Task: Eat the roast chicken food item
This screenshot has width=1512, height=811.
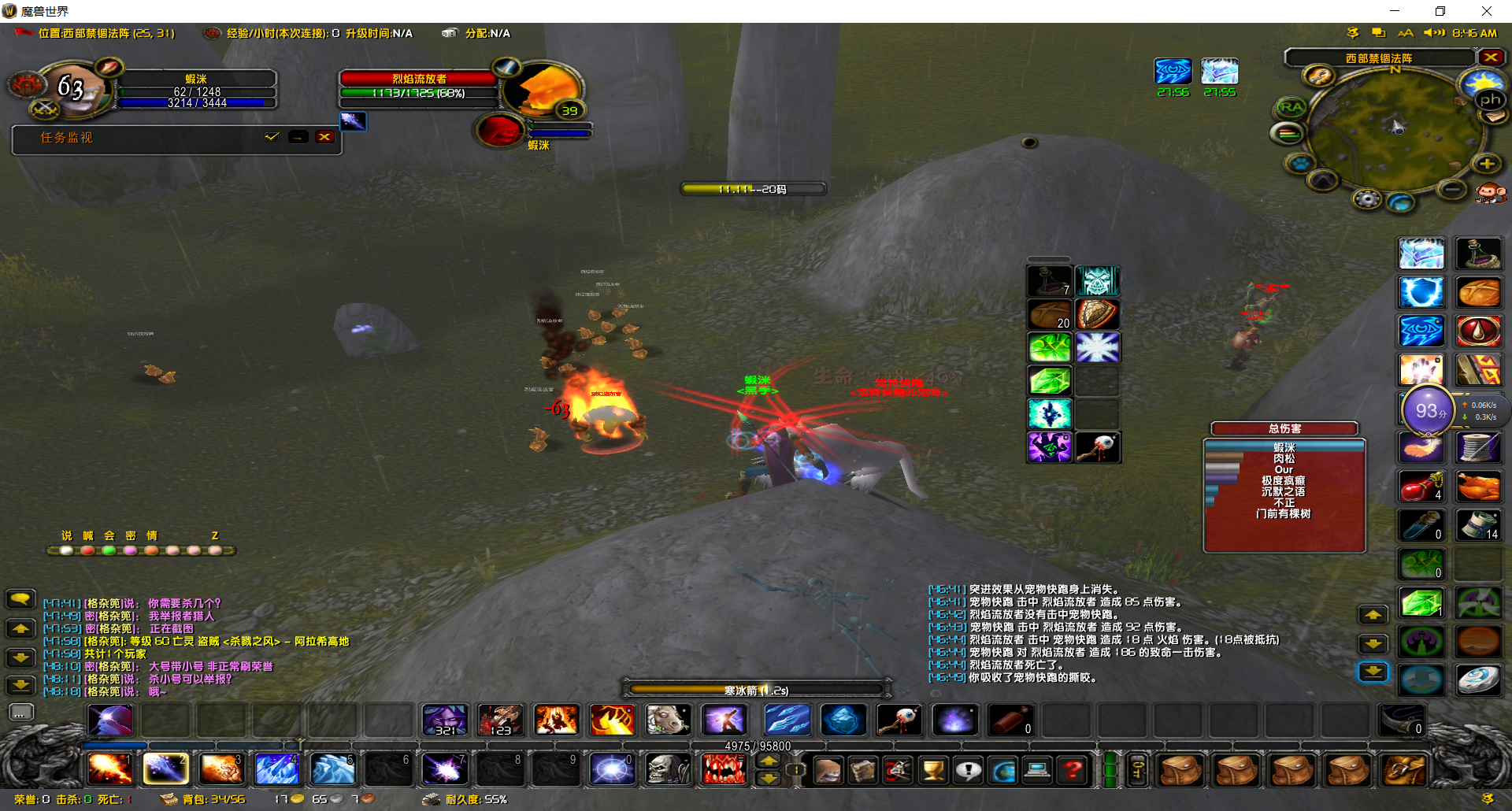Action: coord(1478,487)
